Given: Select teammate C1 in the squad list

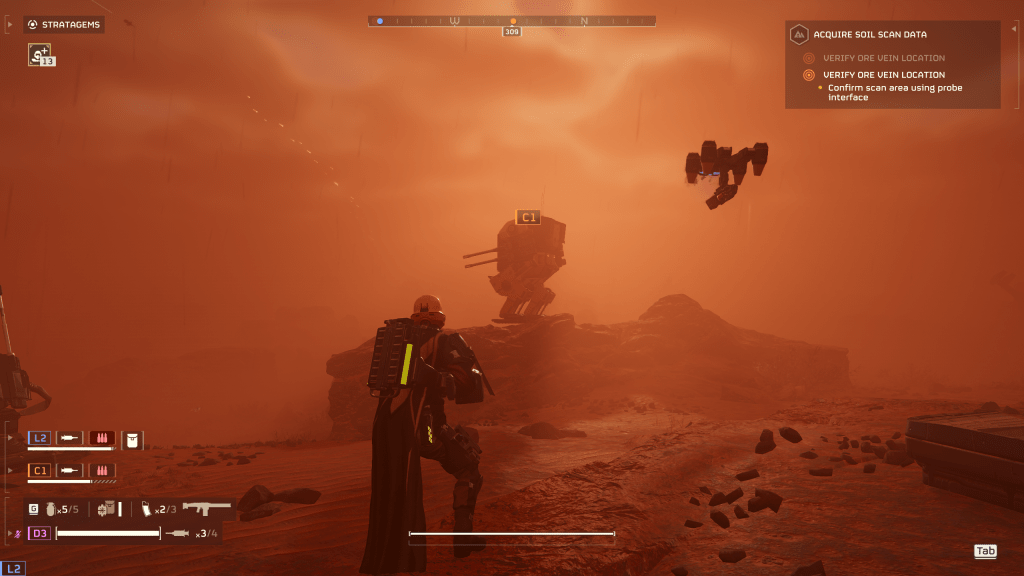Looking at the screenshot, I should [40, 470].
